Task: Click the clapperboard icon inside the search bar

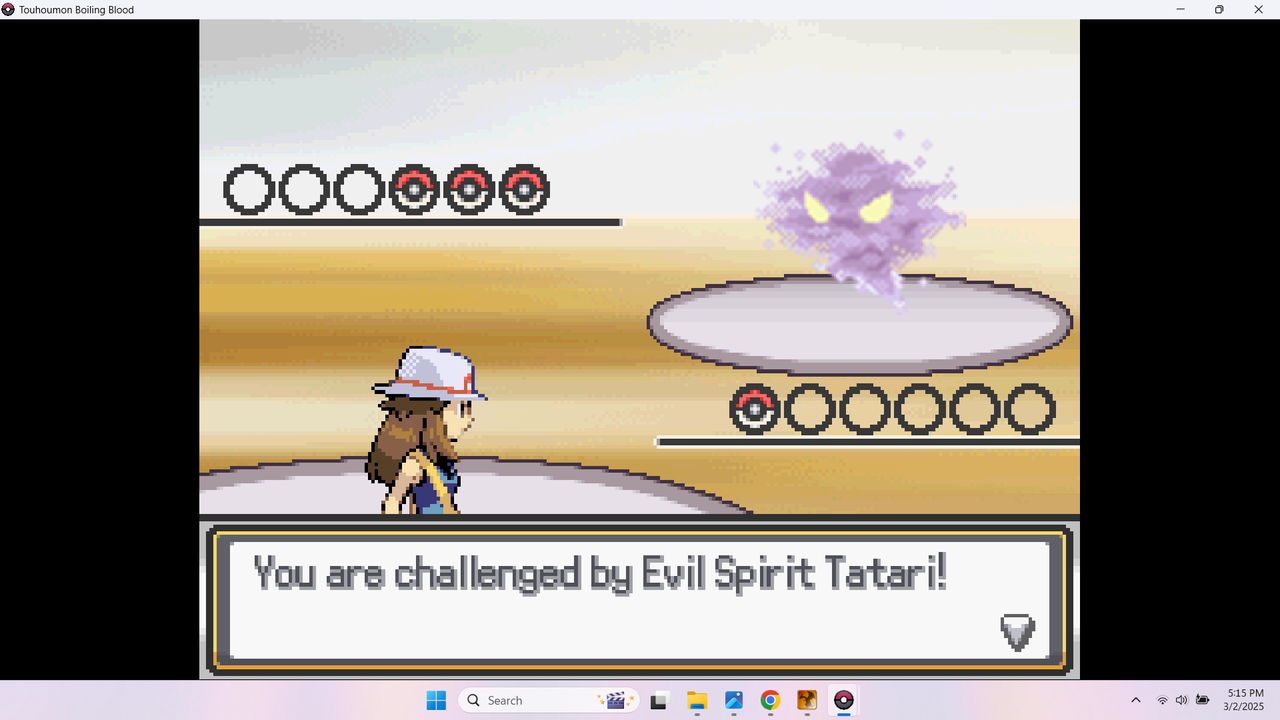Action: [617, 700]
